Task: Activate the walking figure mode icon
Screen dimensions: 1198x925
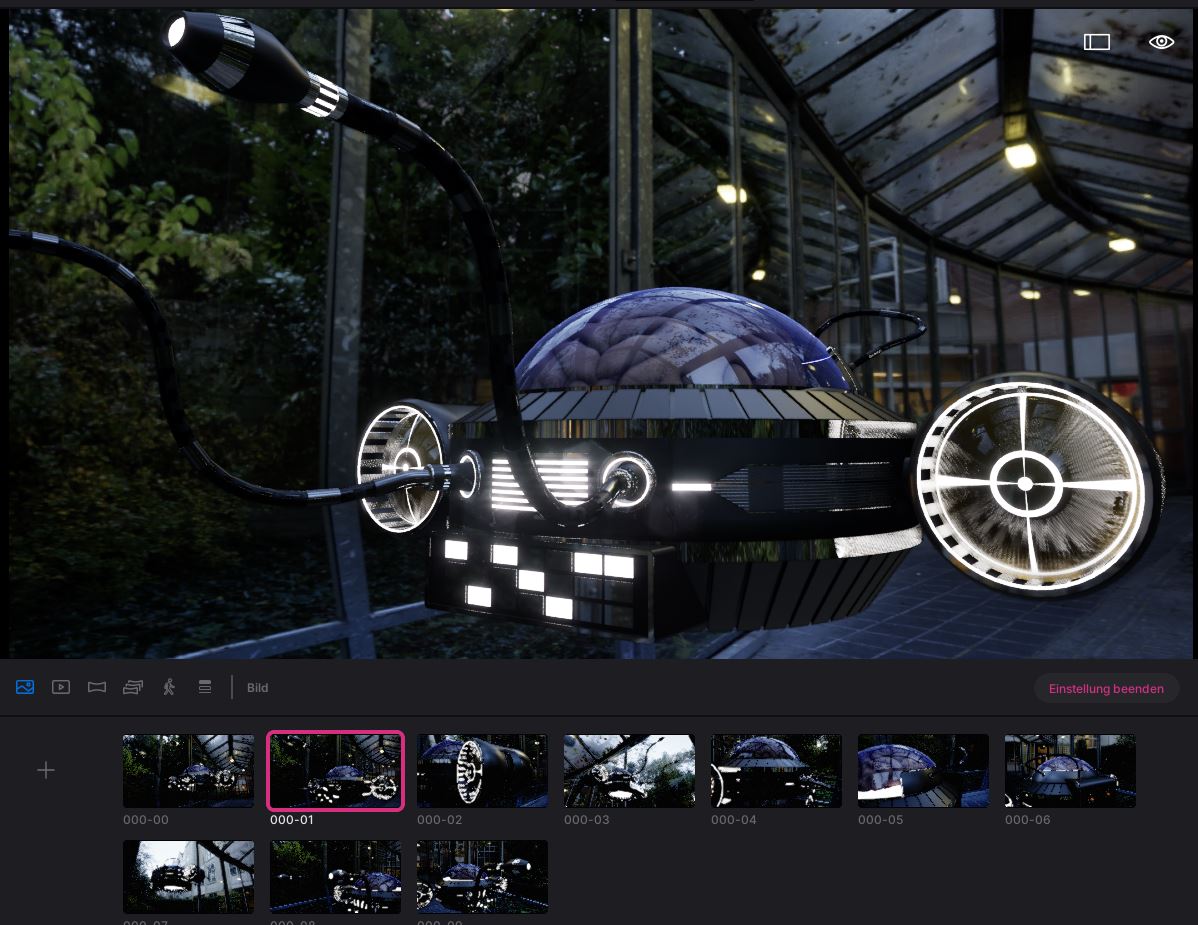Action: (x=169, y=687)
